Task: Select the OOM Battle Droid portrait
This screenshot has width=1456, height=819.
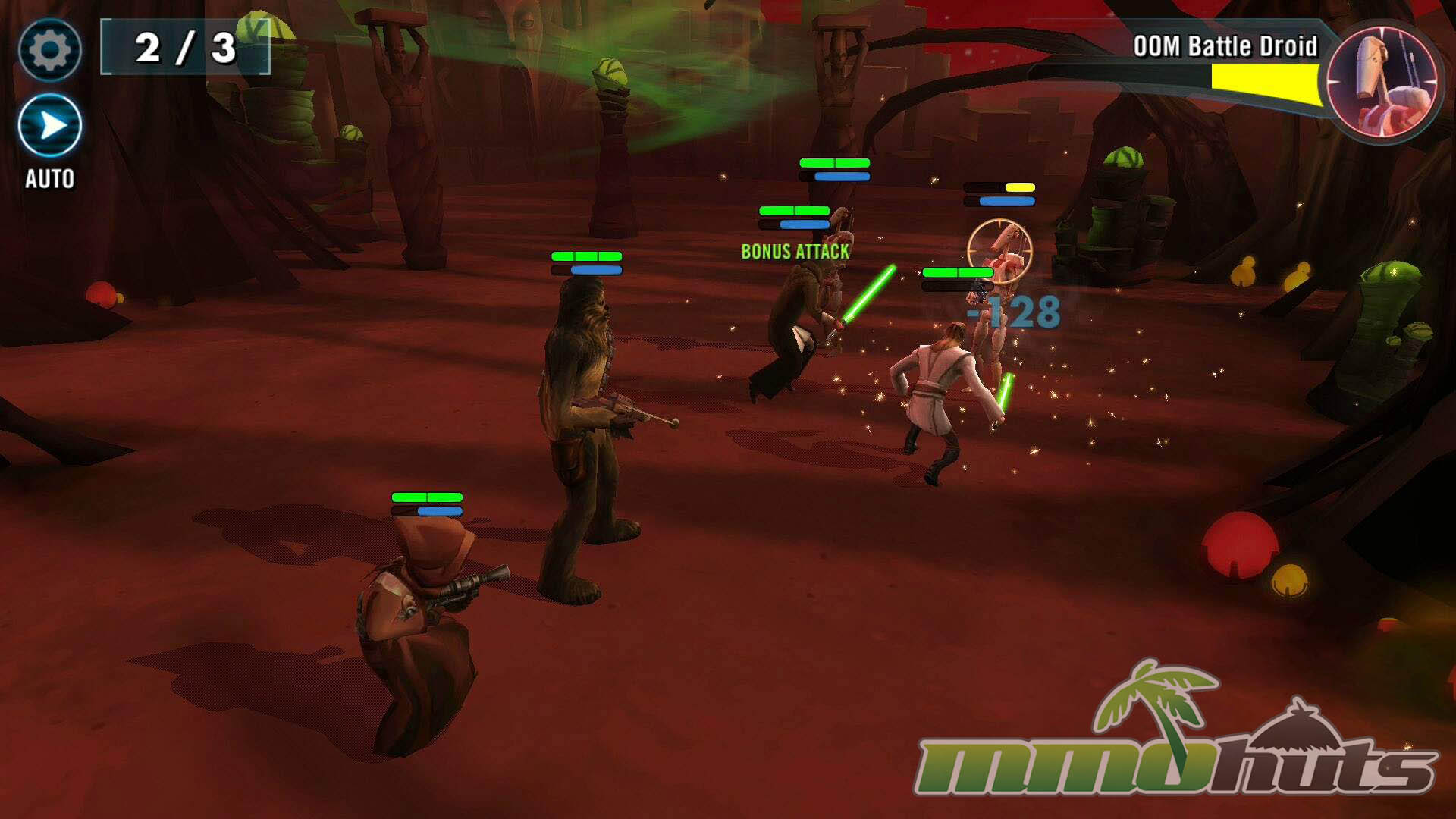Action: pyautogui.click(x=1382, y=80)
